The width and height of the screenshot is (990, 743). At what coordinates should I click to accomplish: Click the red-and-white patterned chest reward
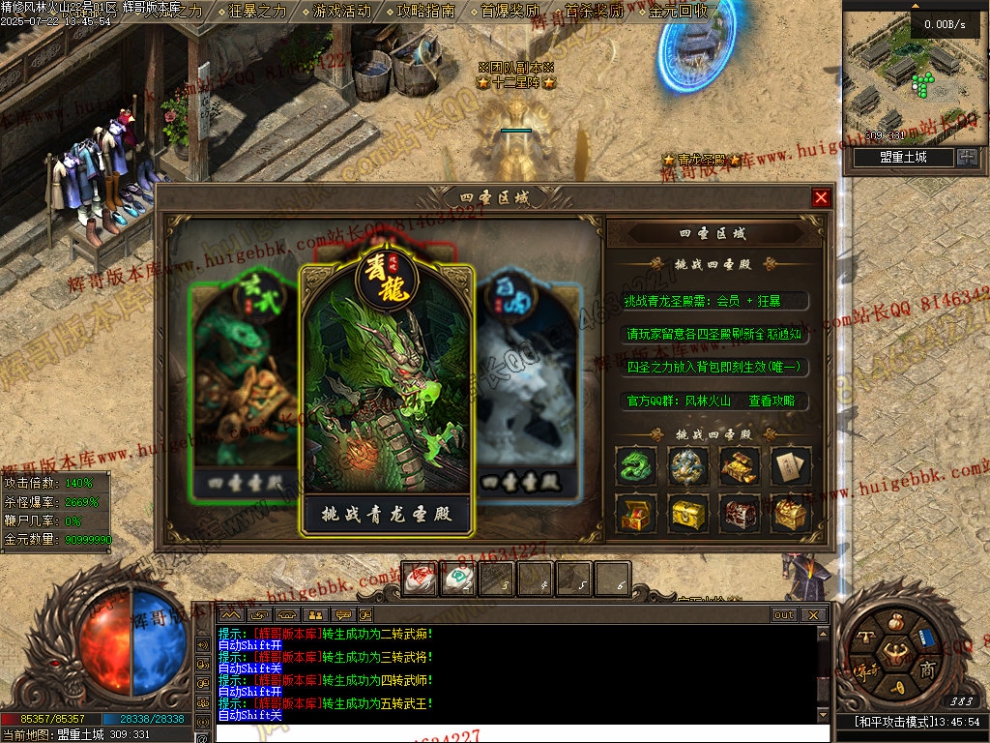[x=740, y=514]
